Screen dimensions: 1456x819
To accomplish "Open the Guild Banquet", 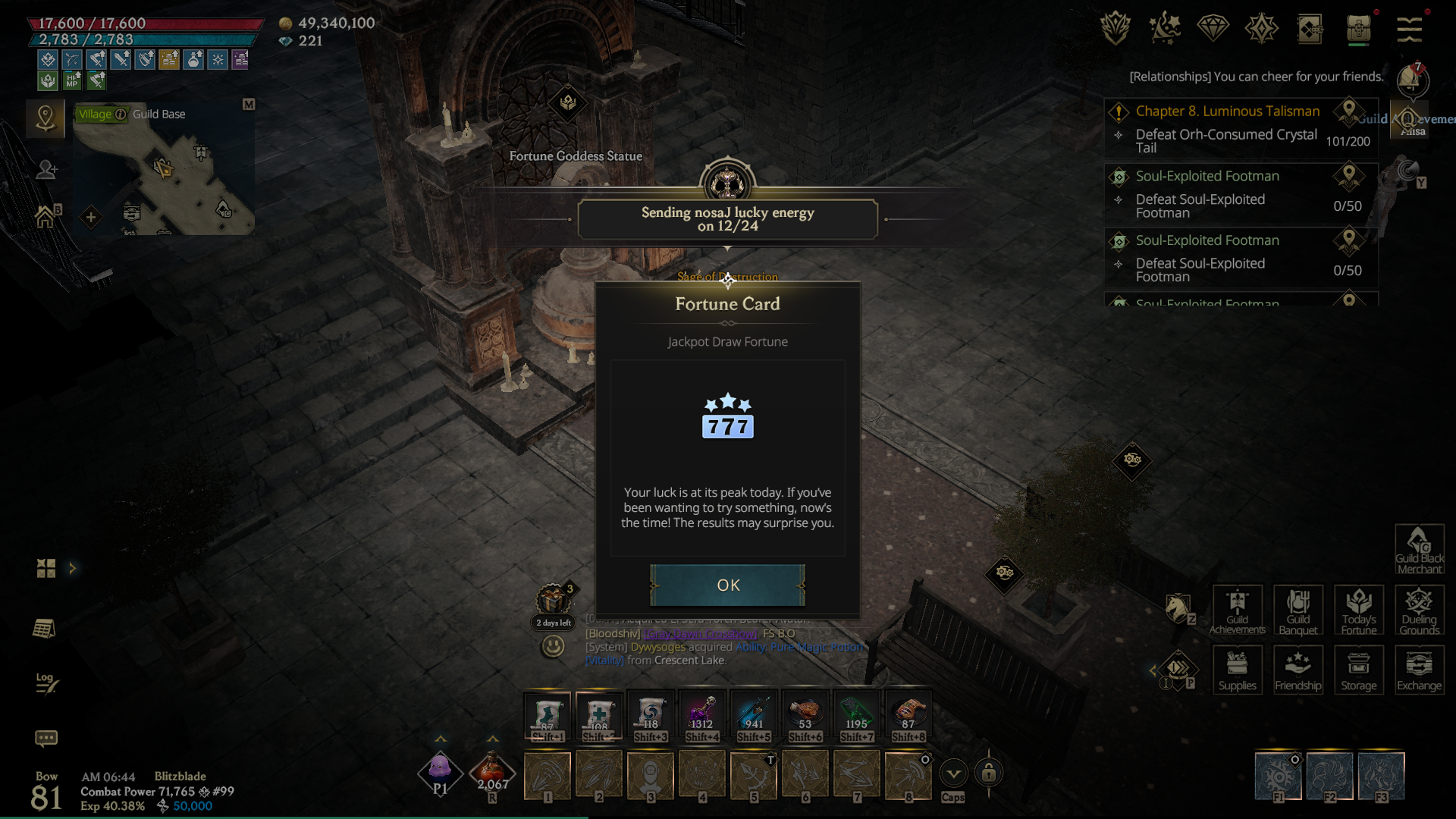I will (x=1298, y=610).
